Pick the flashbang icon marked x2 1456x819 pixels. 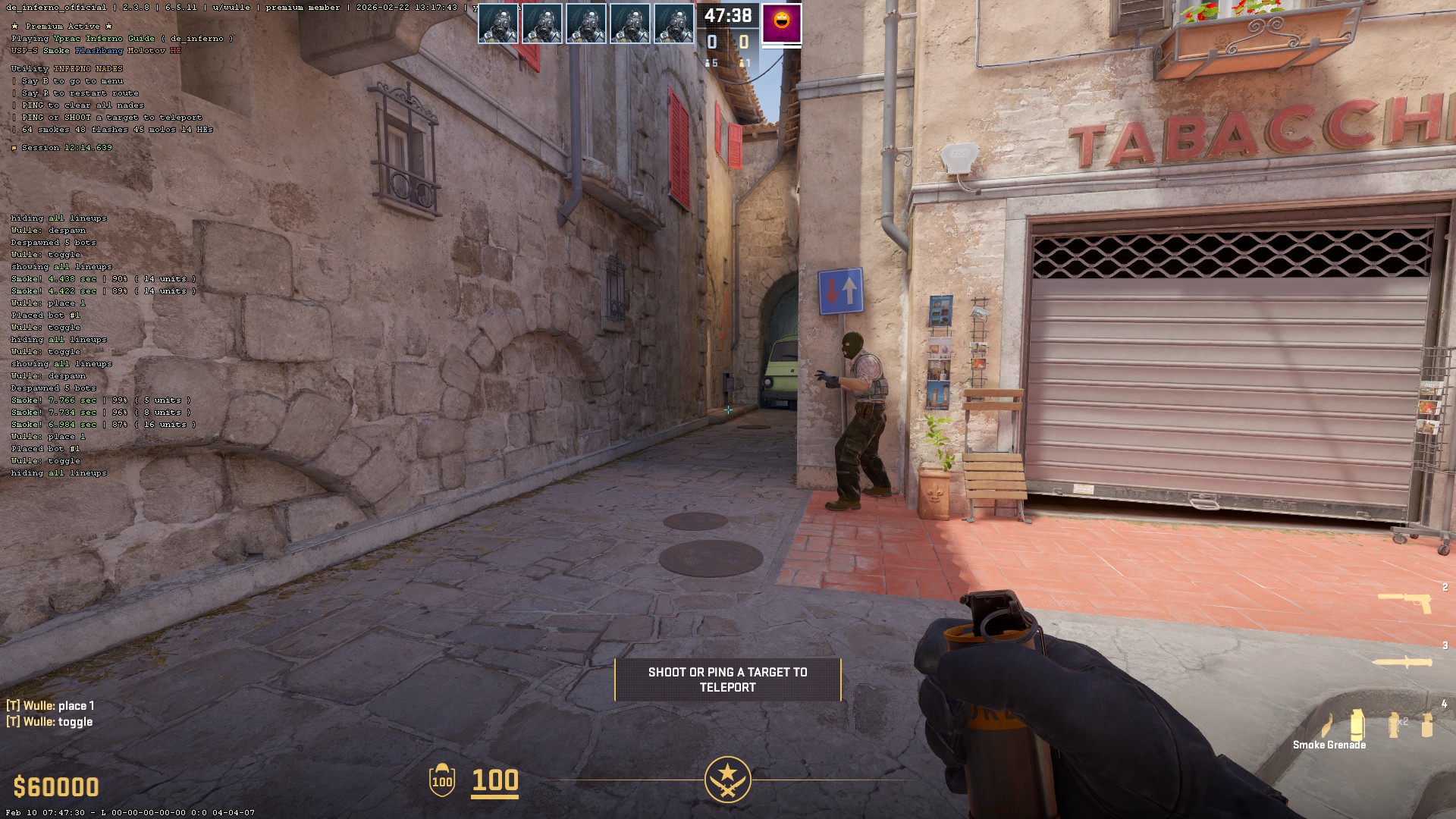[x=1395, y=724]
